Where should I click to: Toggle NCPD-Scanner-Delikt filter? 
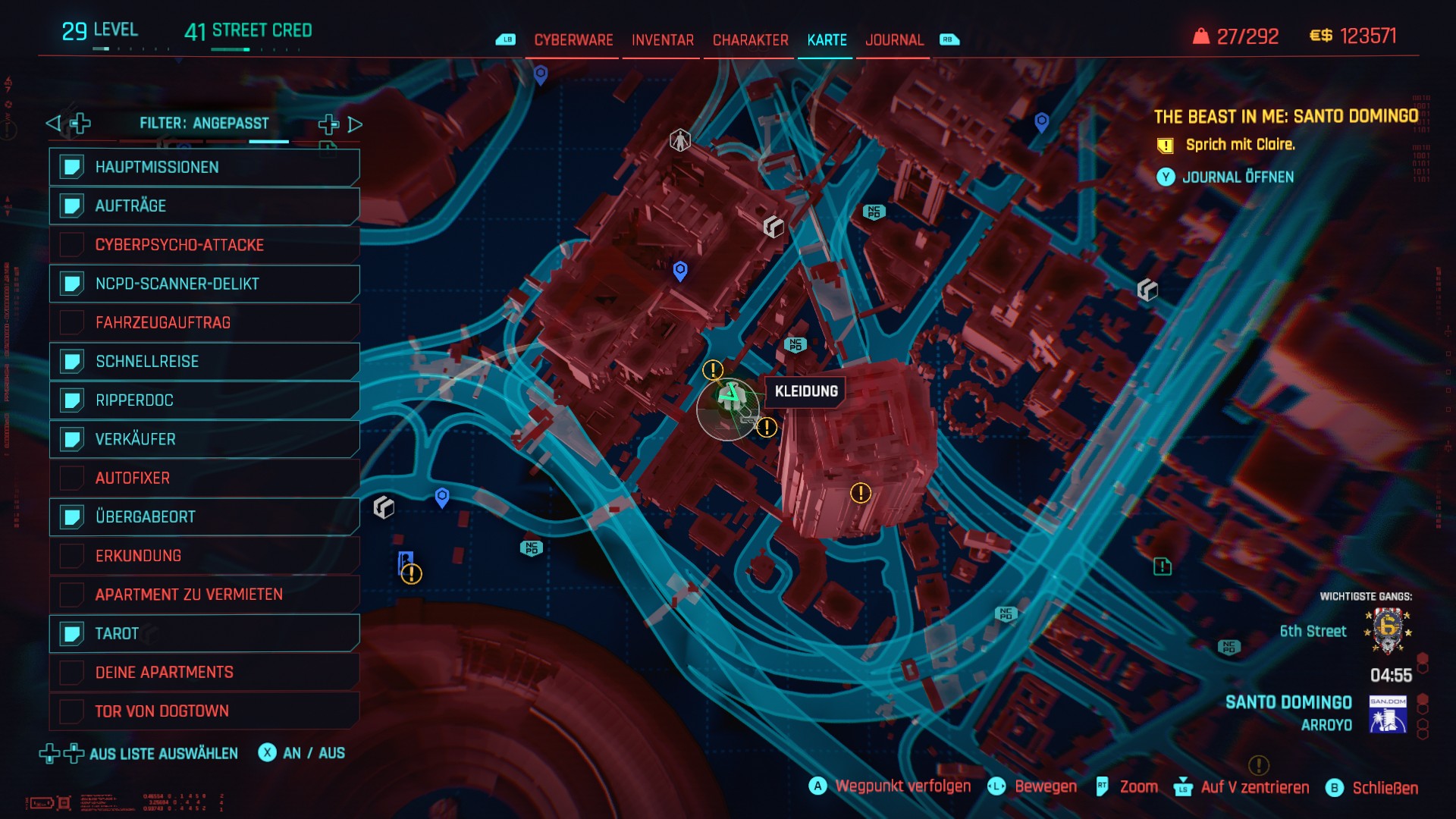coord(205,284)
